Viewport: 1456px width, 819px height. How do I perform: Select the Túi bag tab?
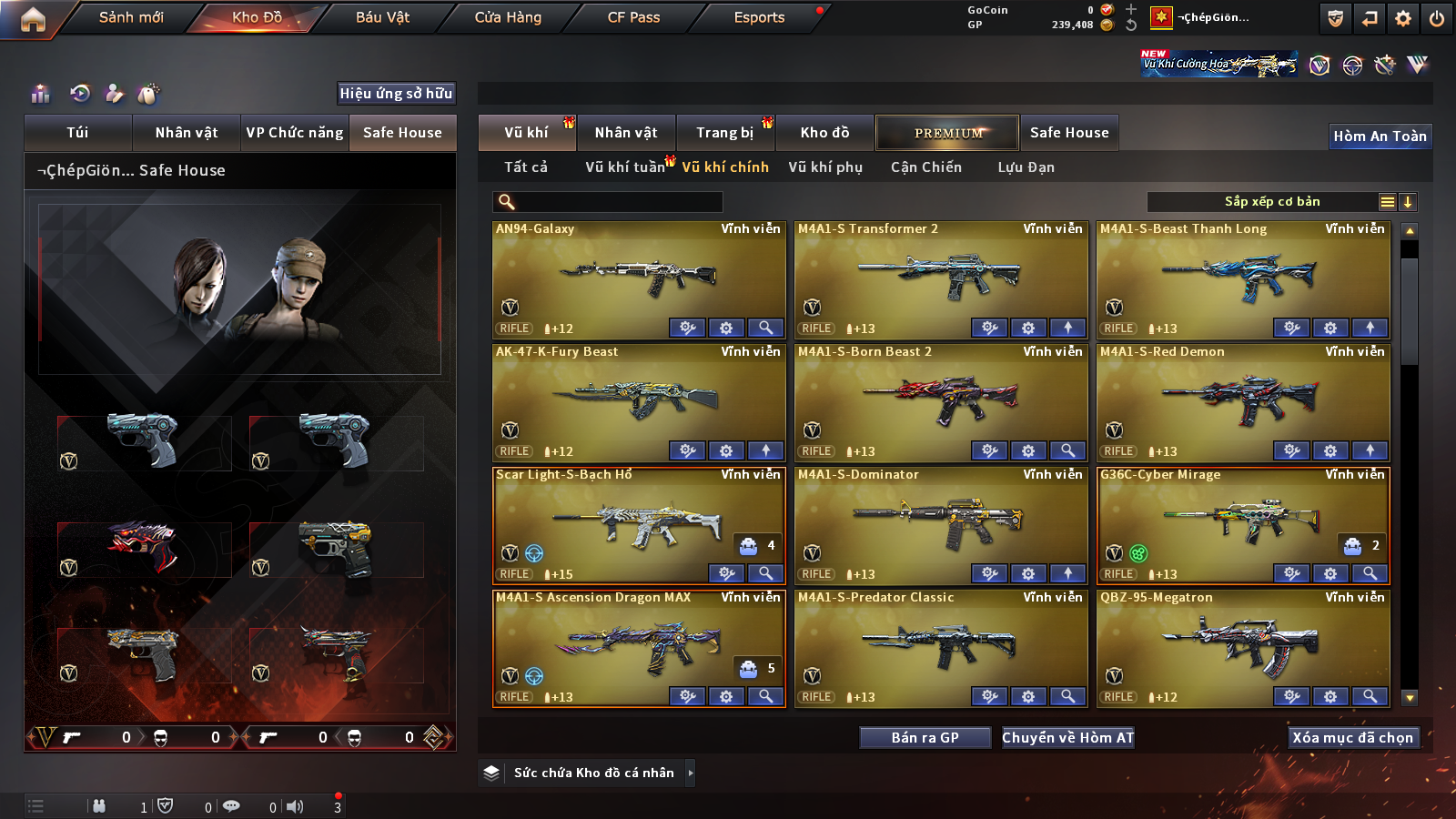tap(77, 133)
